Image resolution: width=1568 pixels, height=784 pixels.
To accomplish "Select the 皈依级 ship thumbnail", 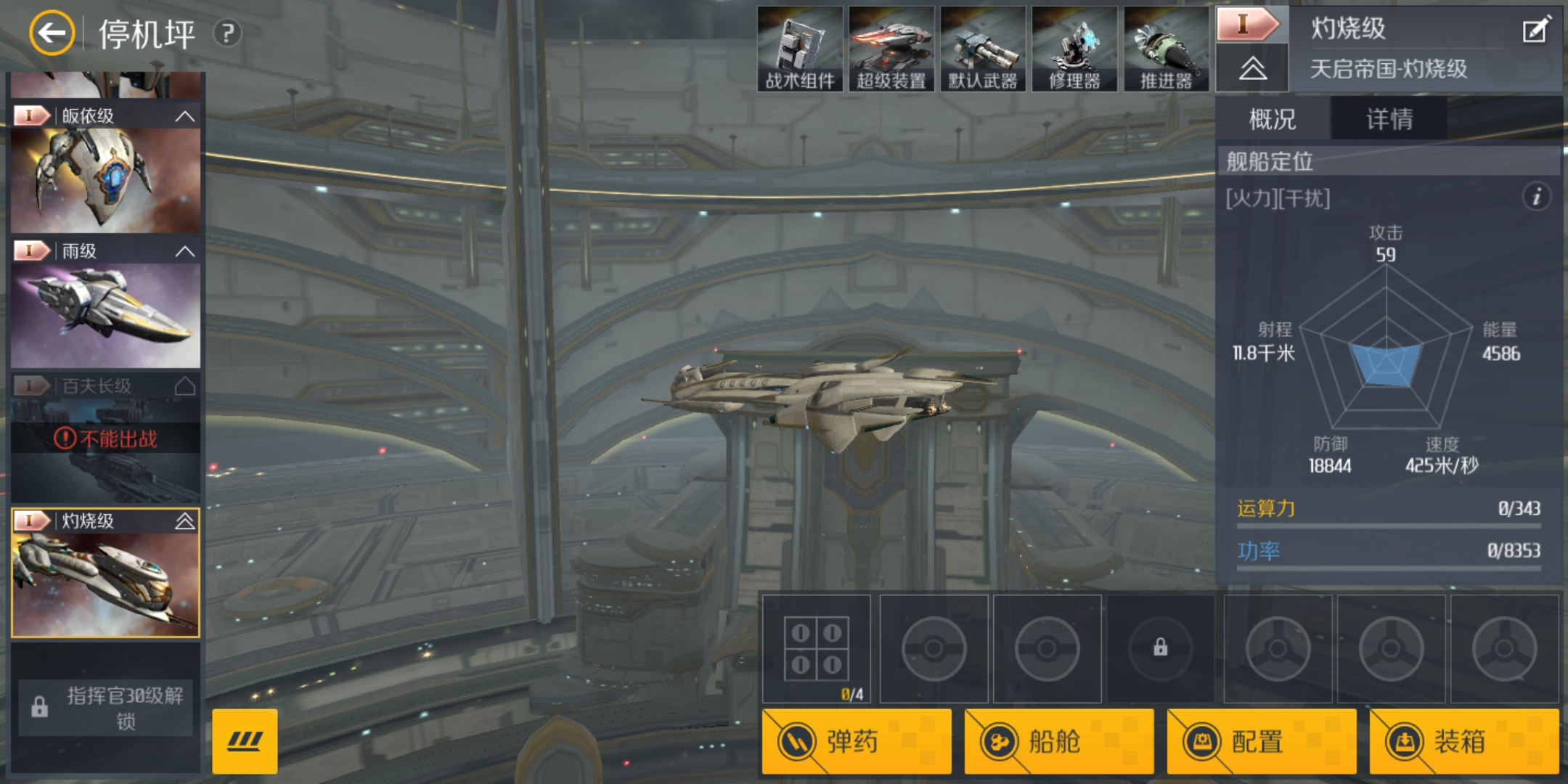I will point(105,180).
